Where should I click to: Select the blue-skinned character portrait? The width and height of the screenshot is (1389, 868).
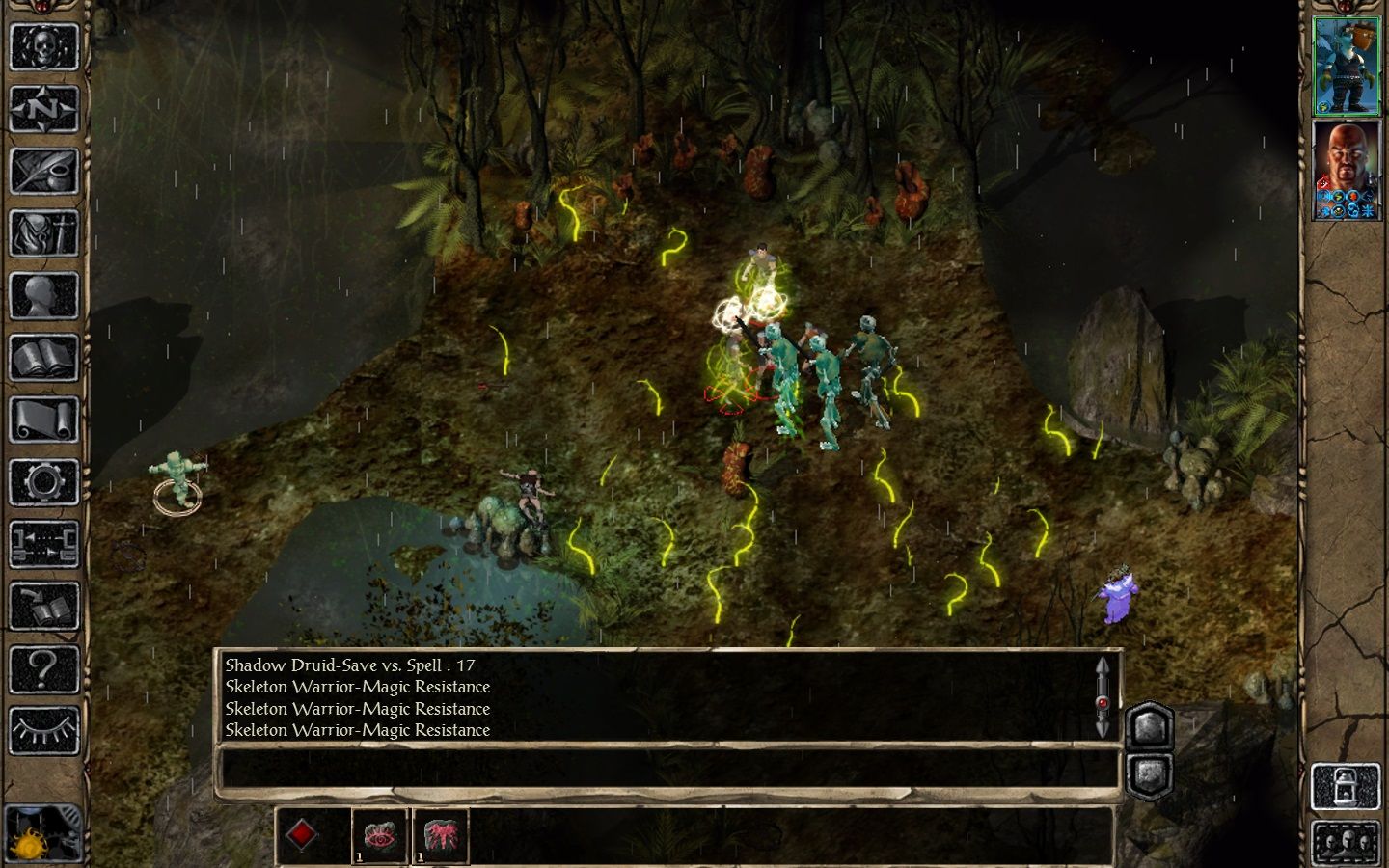point(1348,66)
